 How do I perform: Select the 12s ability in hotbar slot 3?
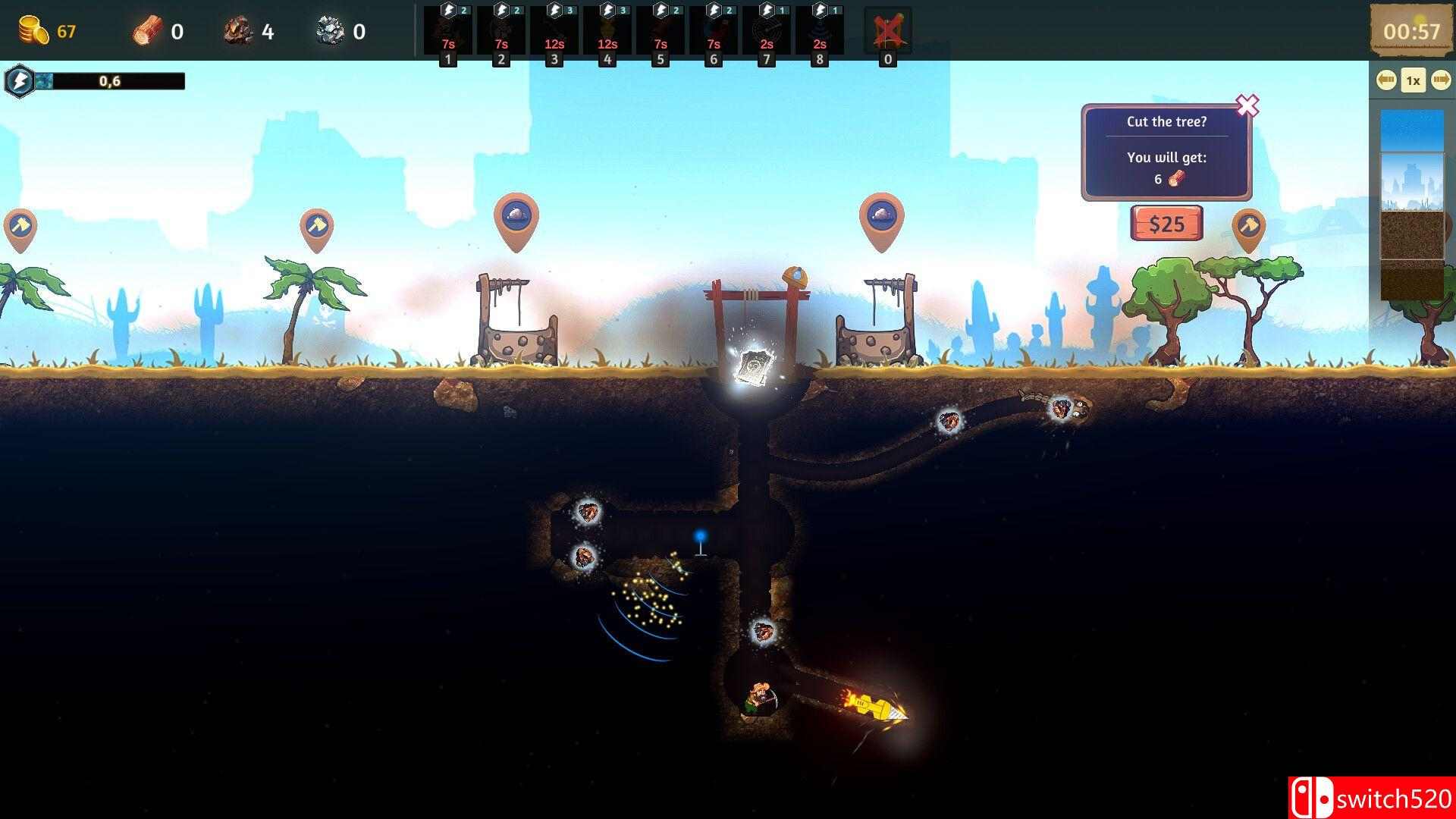(553, 30)
